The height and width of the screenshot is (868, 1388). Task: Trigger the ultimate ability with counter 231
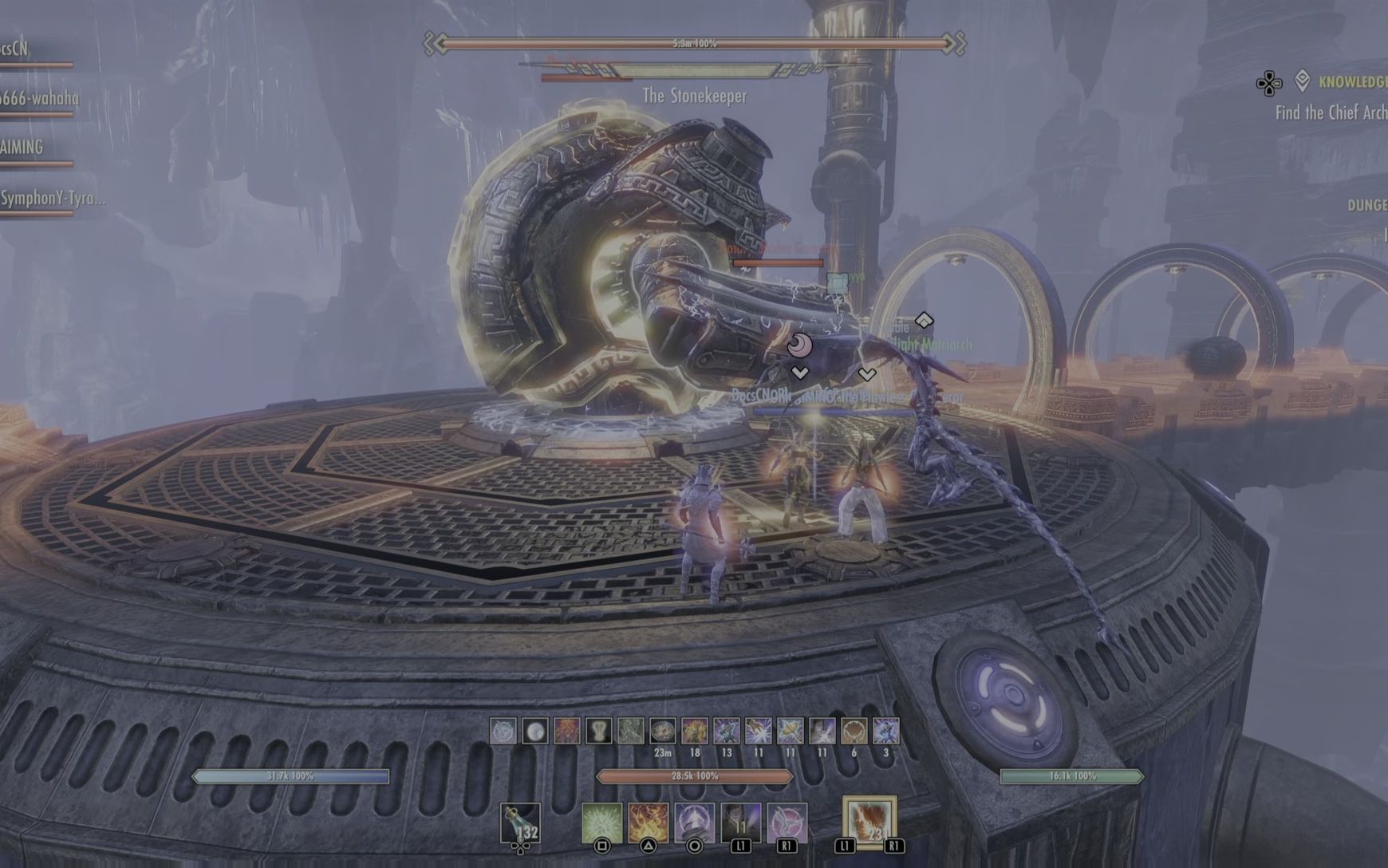pyautogui.click(x=869, y=820)
